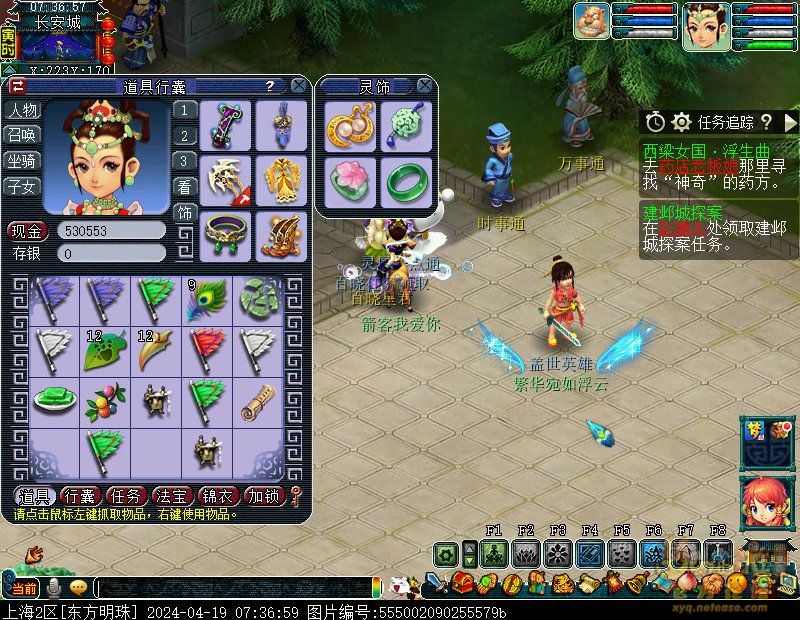
Task: Open the 召唤 summon tab
Action: 22,135
